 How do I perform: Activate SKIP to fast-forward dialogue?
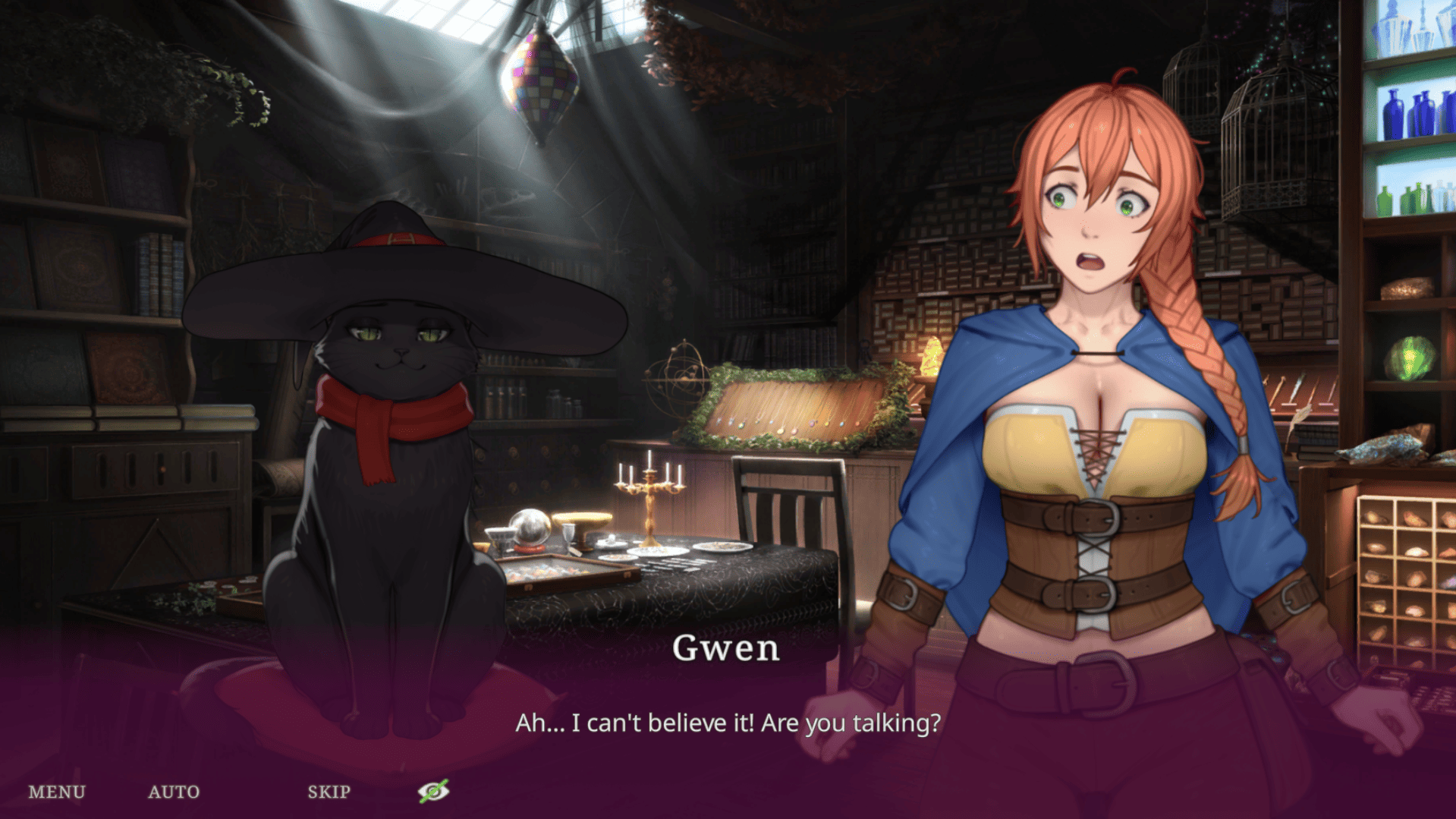(x=328, y=792)
